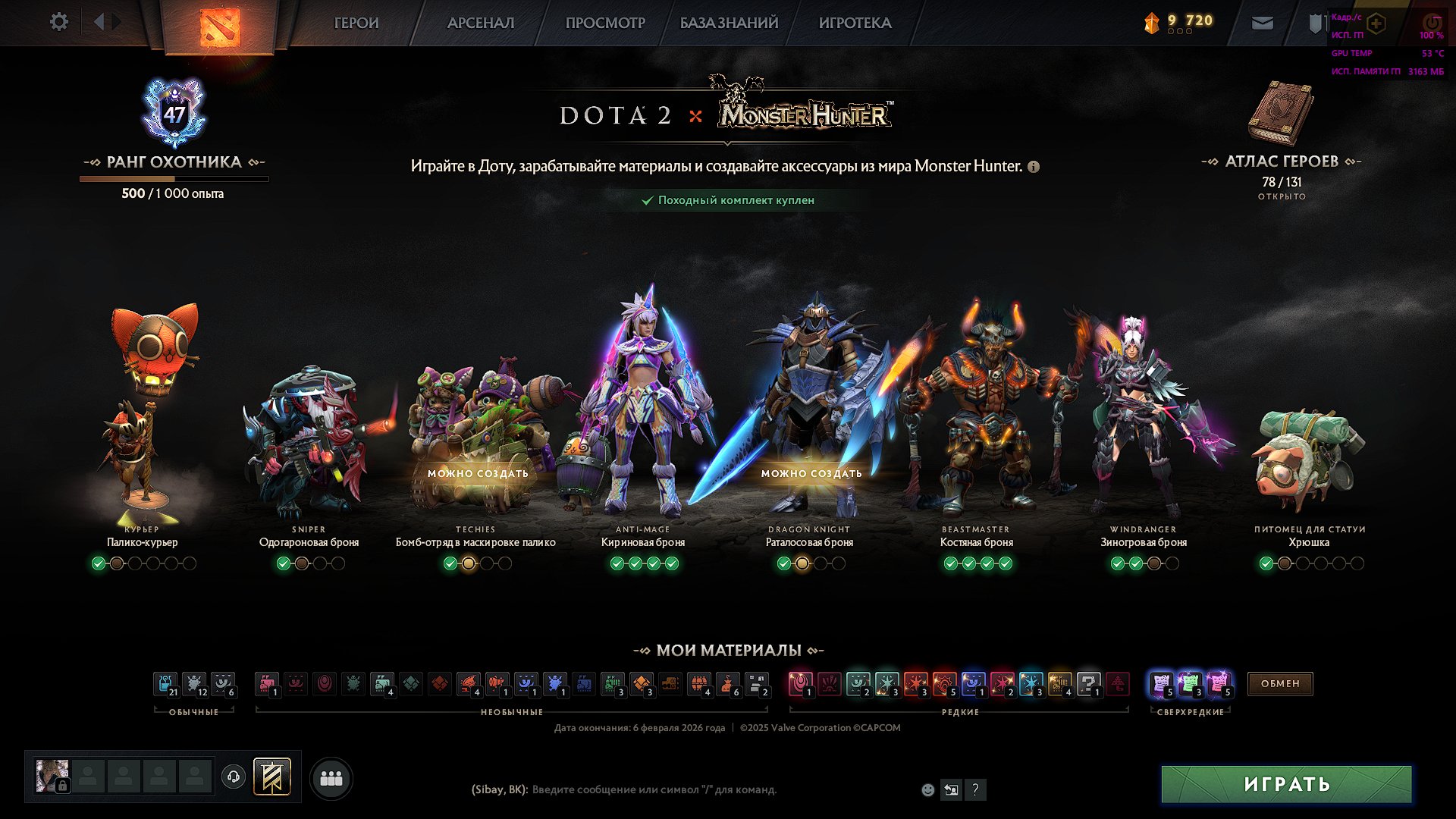This screenshot has width=1456, height=819.
Task: Open the mail inbox icon
Action: [1262, 23]
